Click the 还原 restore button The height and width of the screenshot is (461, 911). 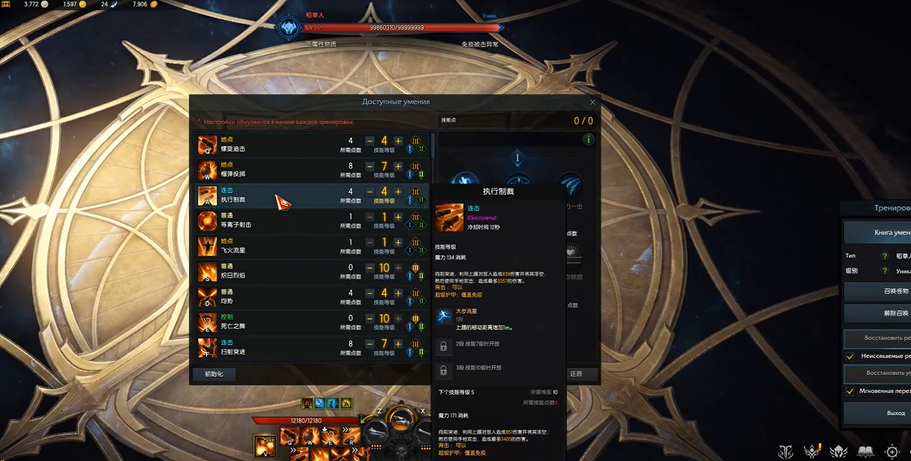click(x=576, y=374)
